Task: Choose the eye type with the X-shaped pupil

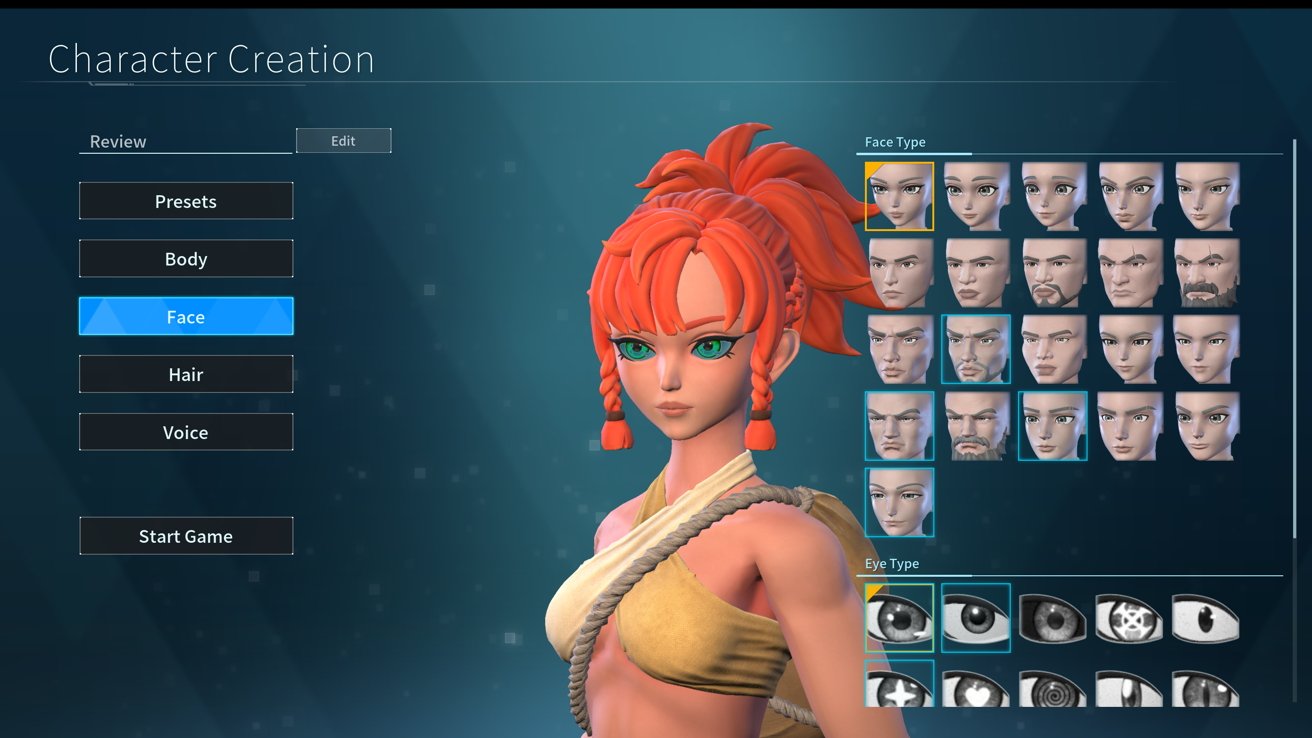Action: [x=1130, y=618]
